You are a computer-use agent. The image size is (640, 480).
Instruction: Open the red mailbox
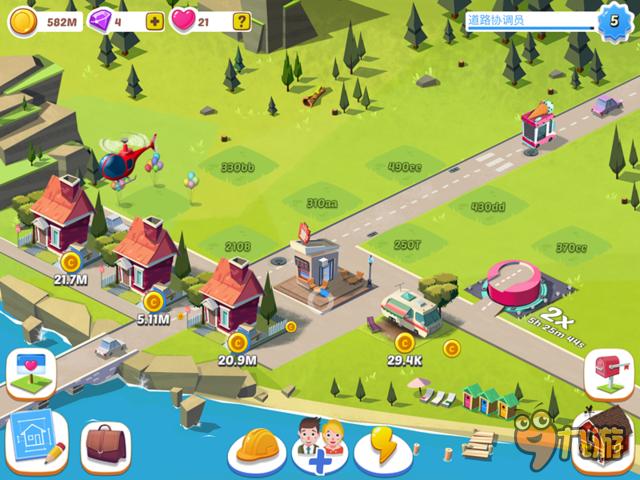coord(608,372)
